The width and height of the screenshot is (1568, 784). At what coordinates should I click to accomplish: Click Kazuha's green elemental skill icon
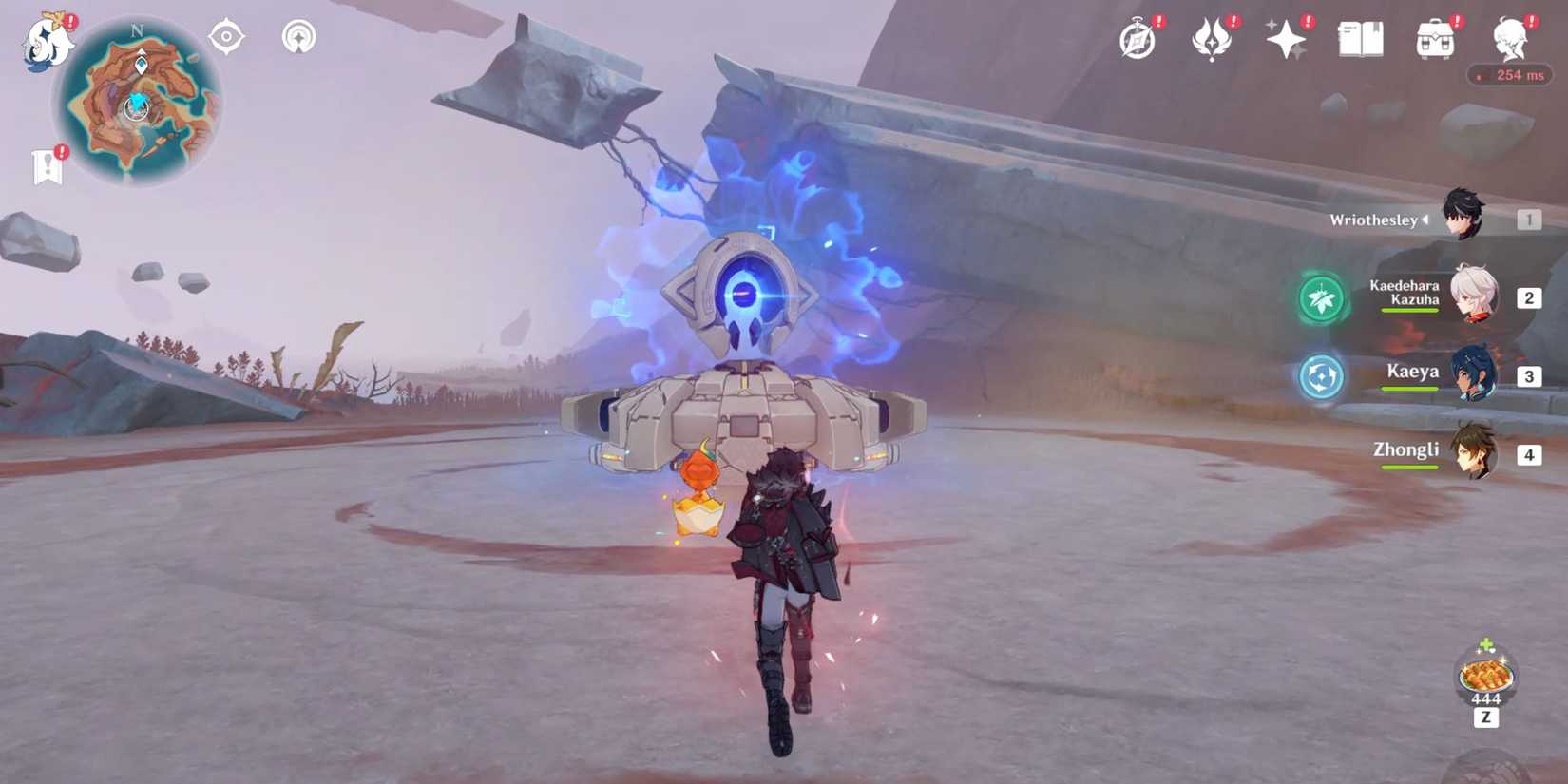click(x=1320, y=297)
